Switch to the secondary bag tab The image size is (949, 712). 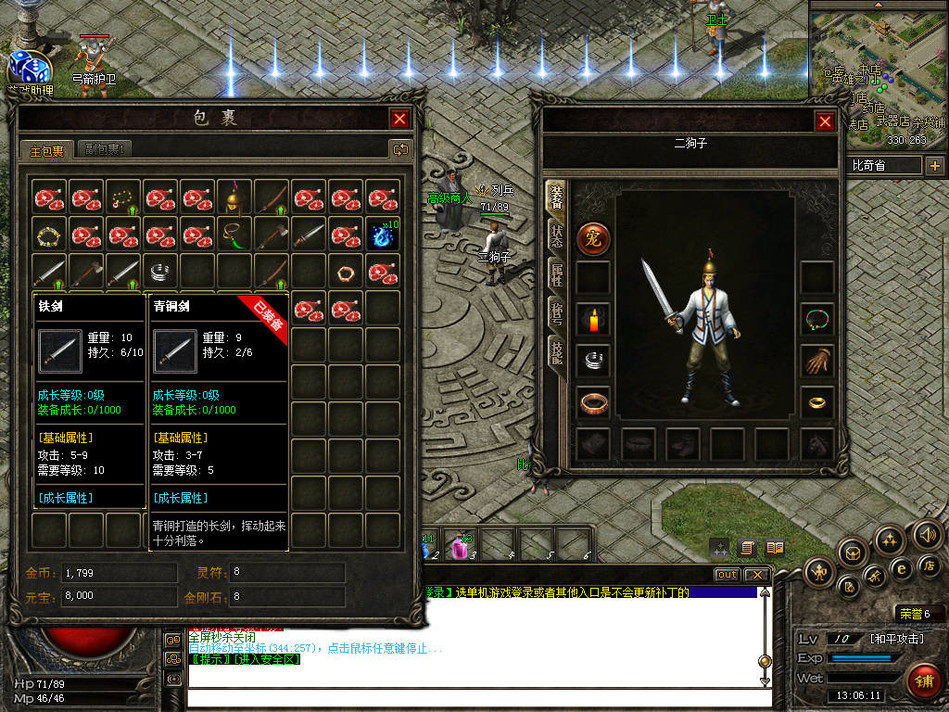(103, 149)
